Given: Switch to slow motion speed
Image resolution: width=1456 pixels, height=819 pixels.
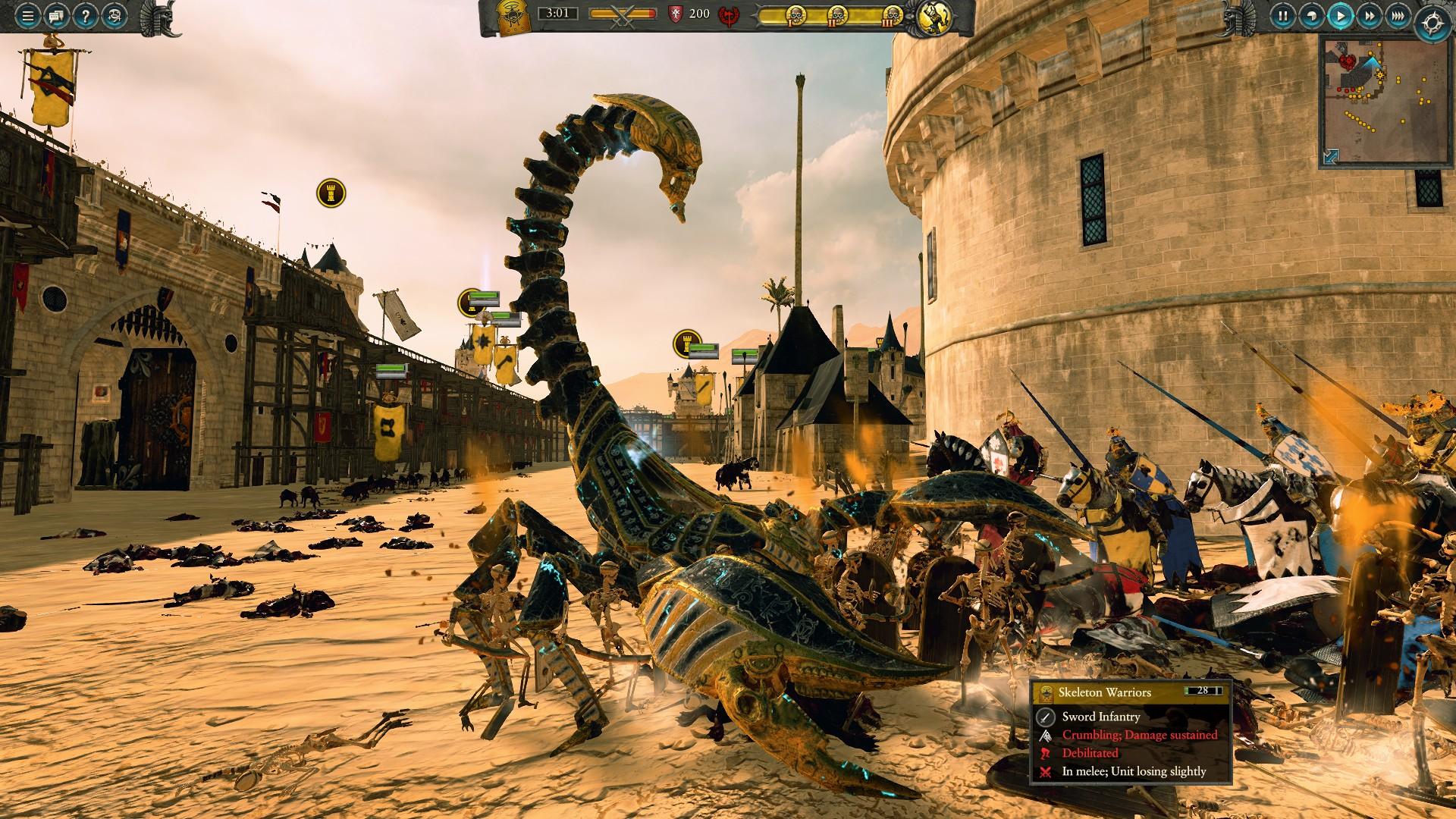Looking at the screenshot, I should (1312, 15).
